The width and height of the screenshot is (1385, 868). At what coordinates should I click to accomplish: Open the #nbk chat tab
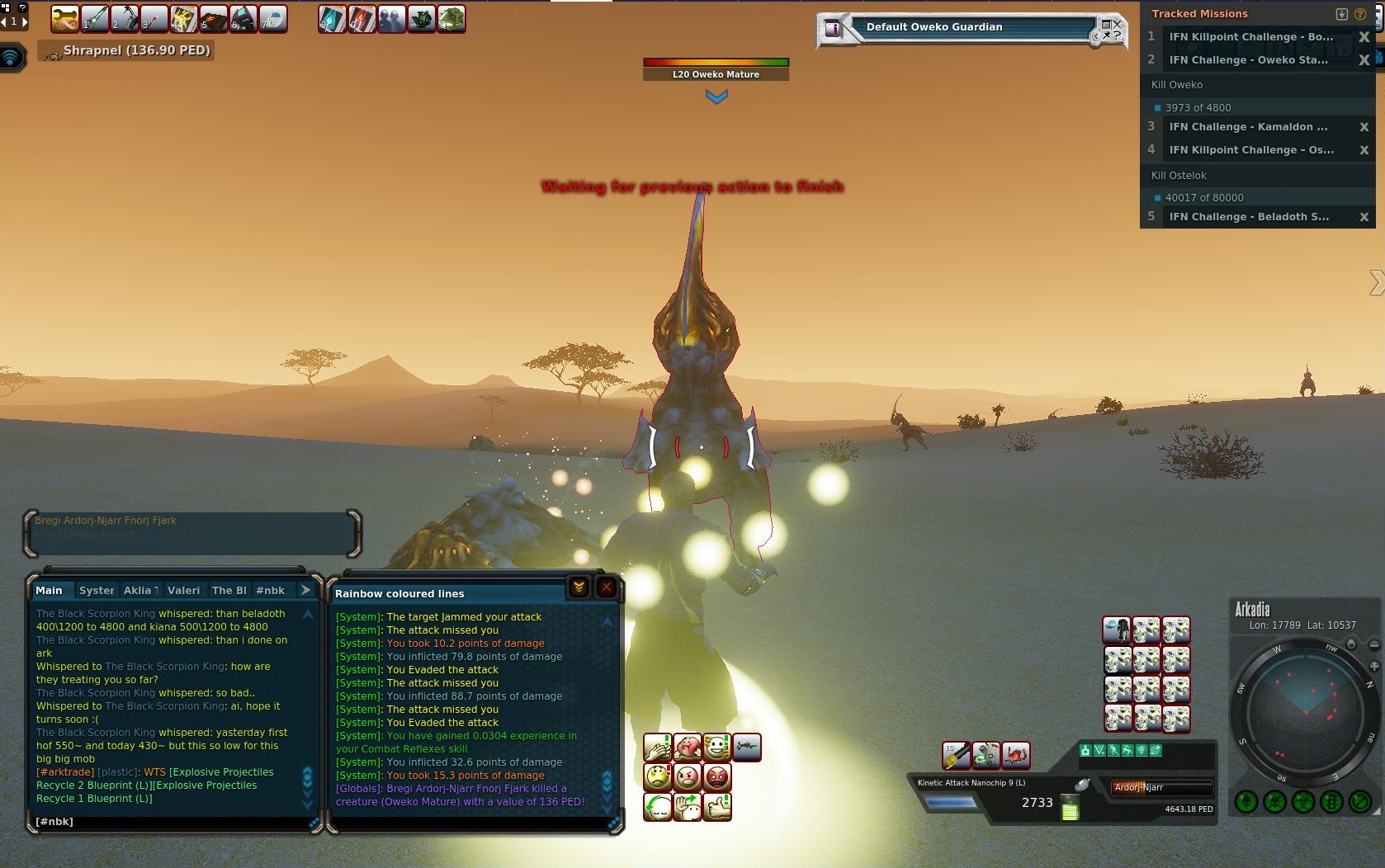pos(271,590)
